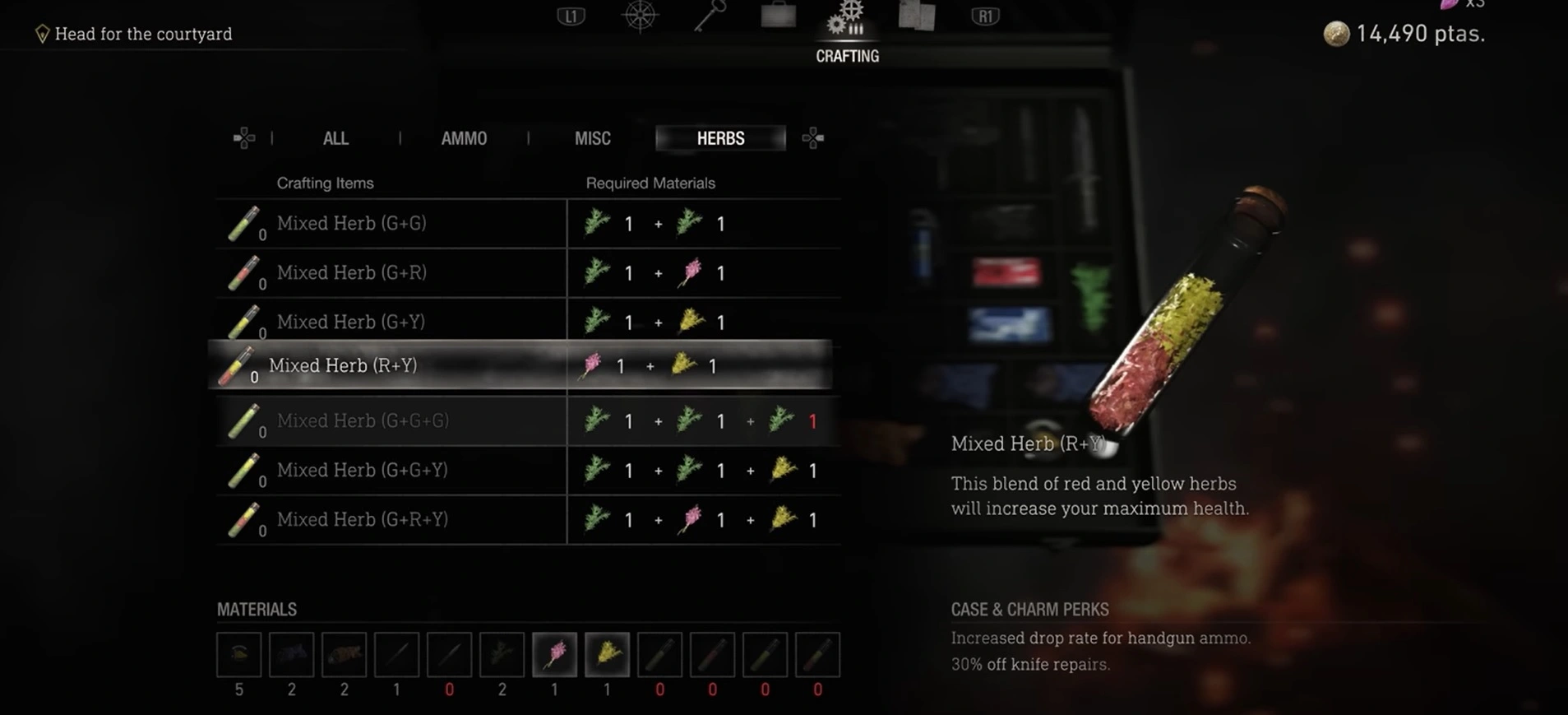
Task: Select the Mixed Herb (G+R) recipe
Action: pyautogui.click(x=352, y=273)
